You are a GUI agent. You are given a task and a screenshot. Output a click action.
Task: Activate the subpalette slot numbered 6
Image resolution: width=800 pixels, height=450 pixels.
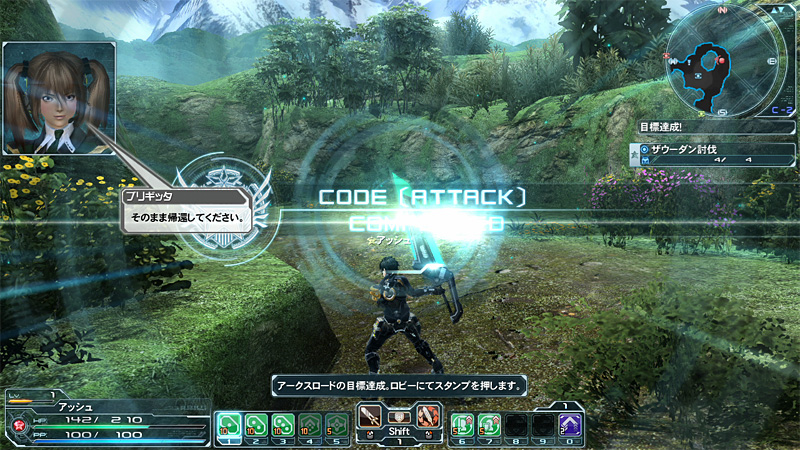(462, 425)
